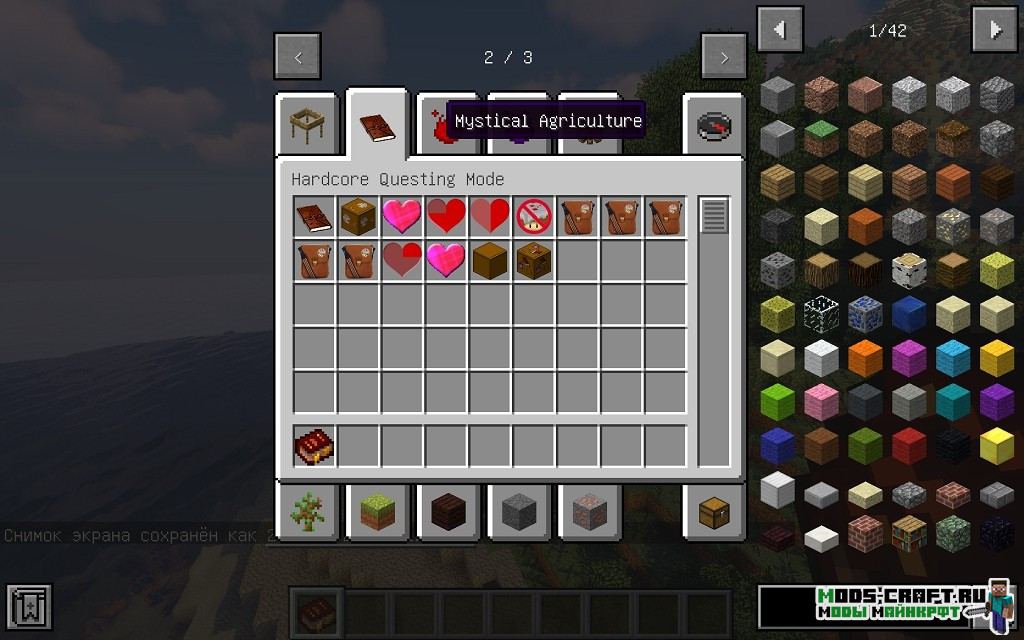
Task: Show the previous JEI item list page
Action: click(x=780, y=30)
